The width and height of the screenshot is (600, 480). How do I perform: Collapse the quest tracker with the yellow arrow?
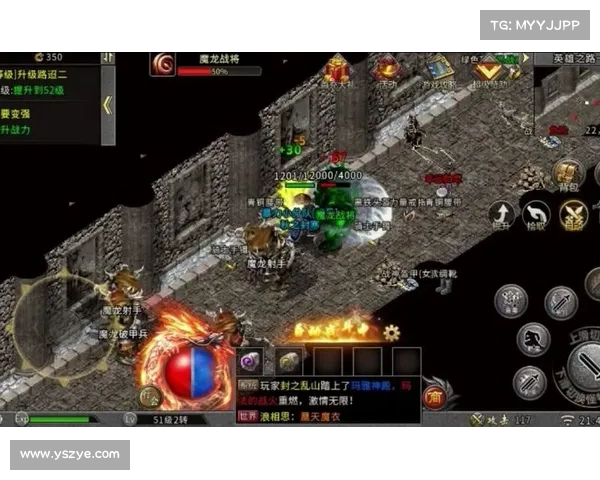click(x=107, y=105)
